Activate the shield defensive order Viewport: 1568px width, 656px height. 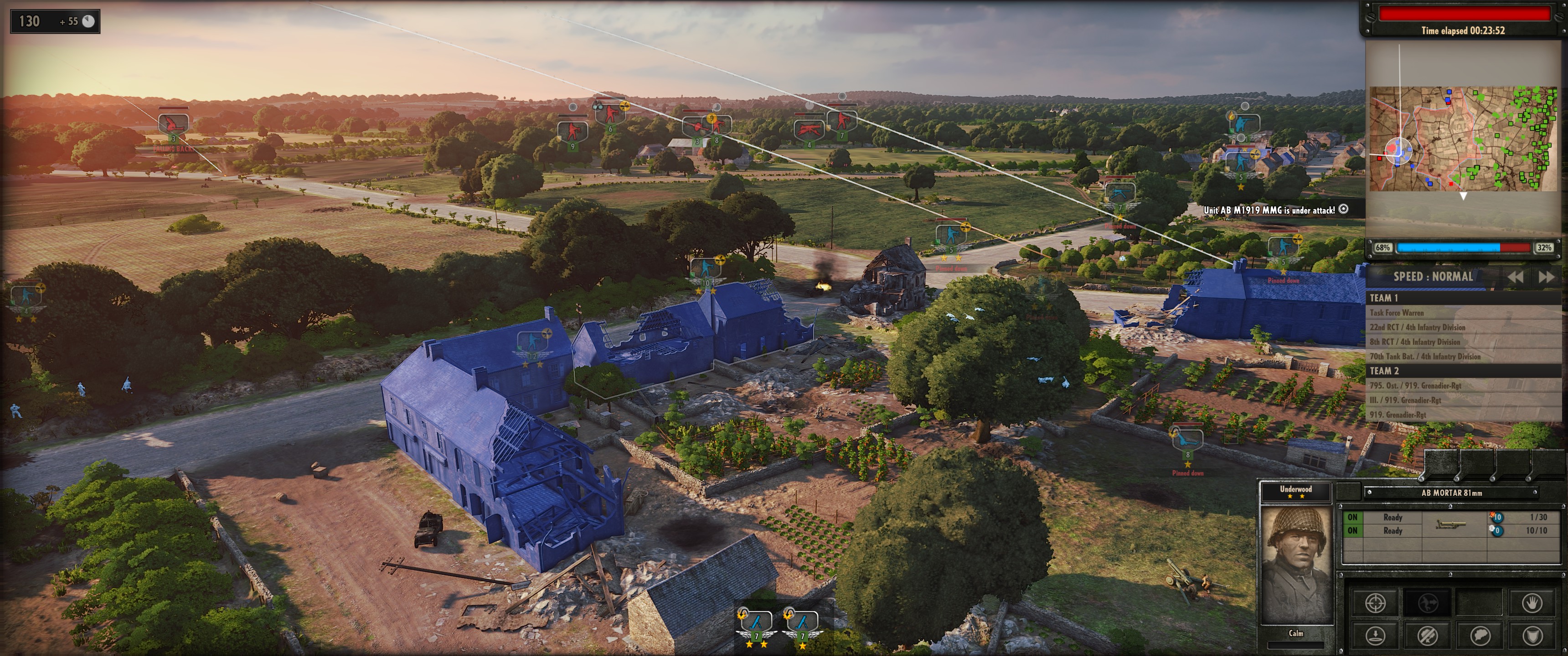tap(1532, 636)
